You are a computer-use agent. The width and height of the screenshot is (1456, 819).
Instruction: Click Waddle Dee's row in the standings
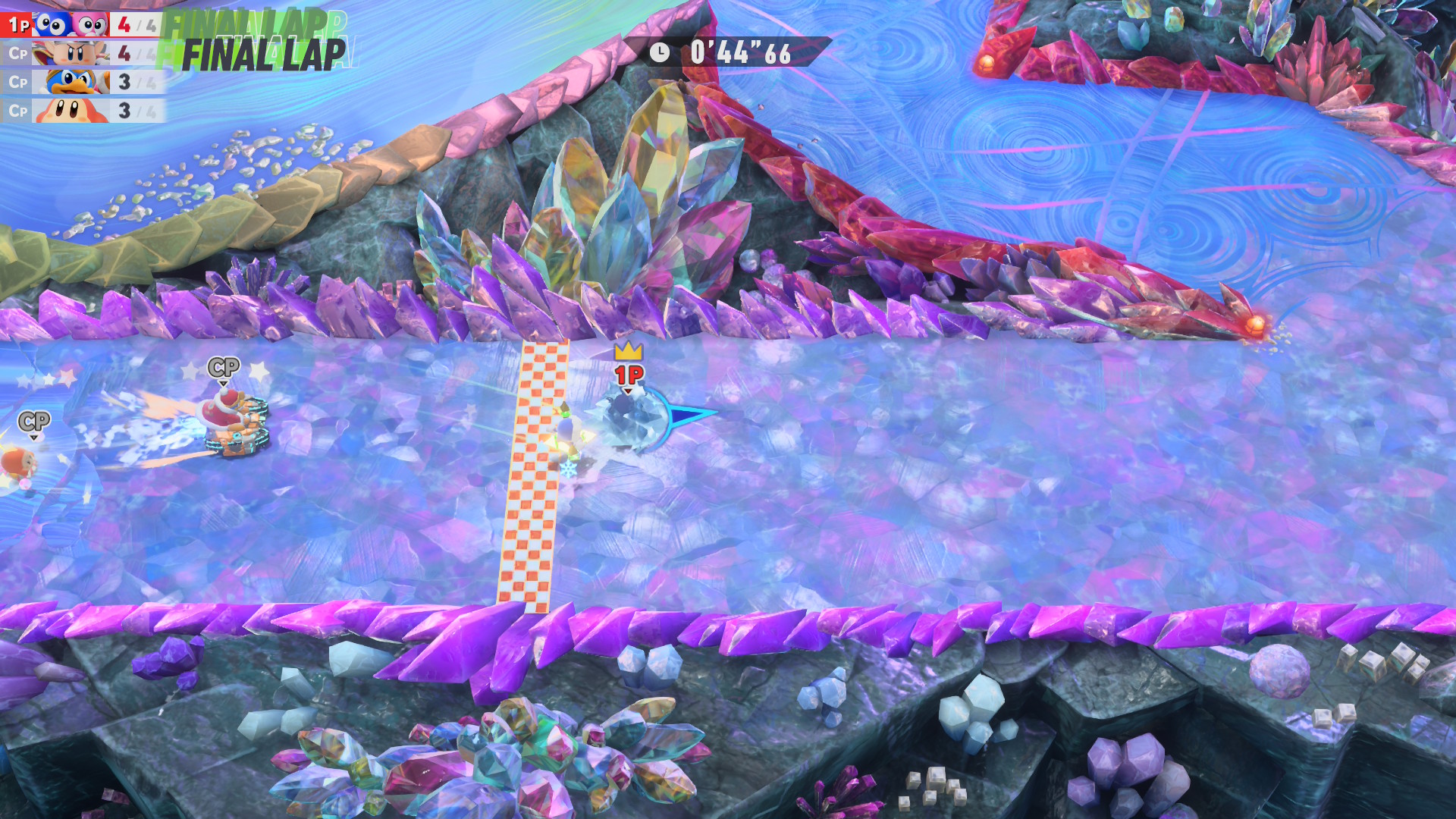(x=82, y=111)
